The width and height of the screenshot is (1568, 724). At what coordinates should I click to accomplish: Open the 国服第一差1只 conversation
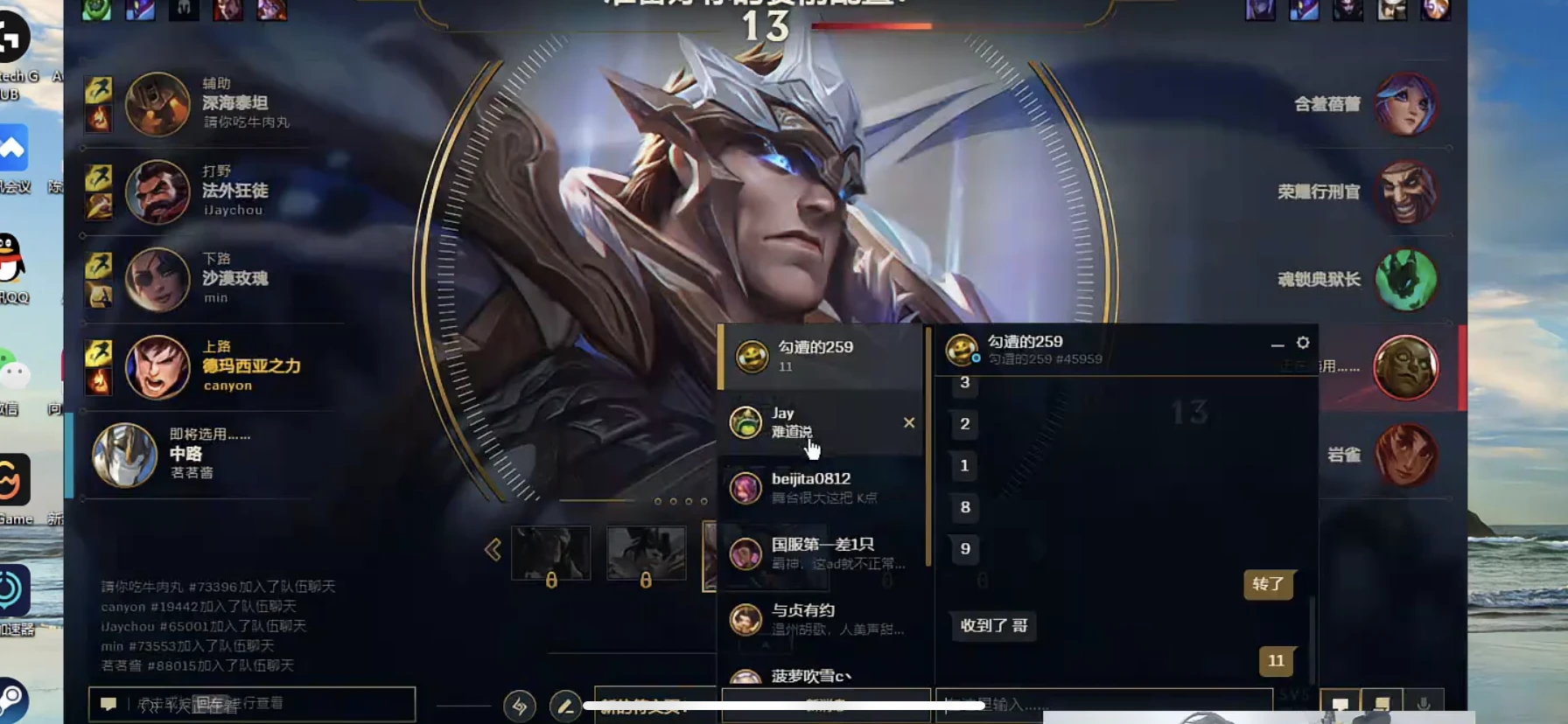pos(819,553)
